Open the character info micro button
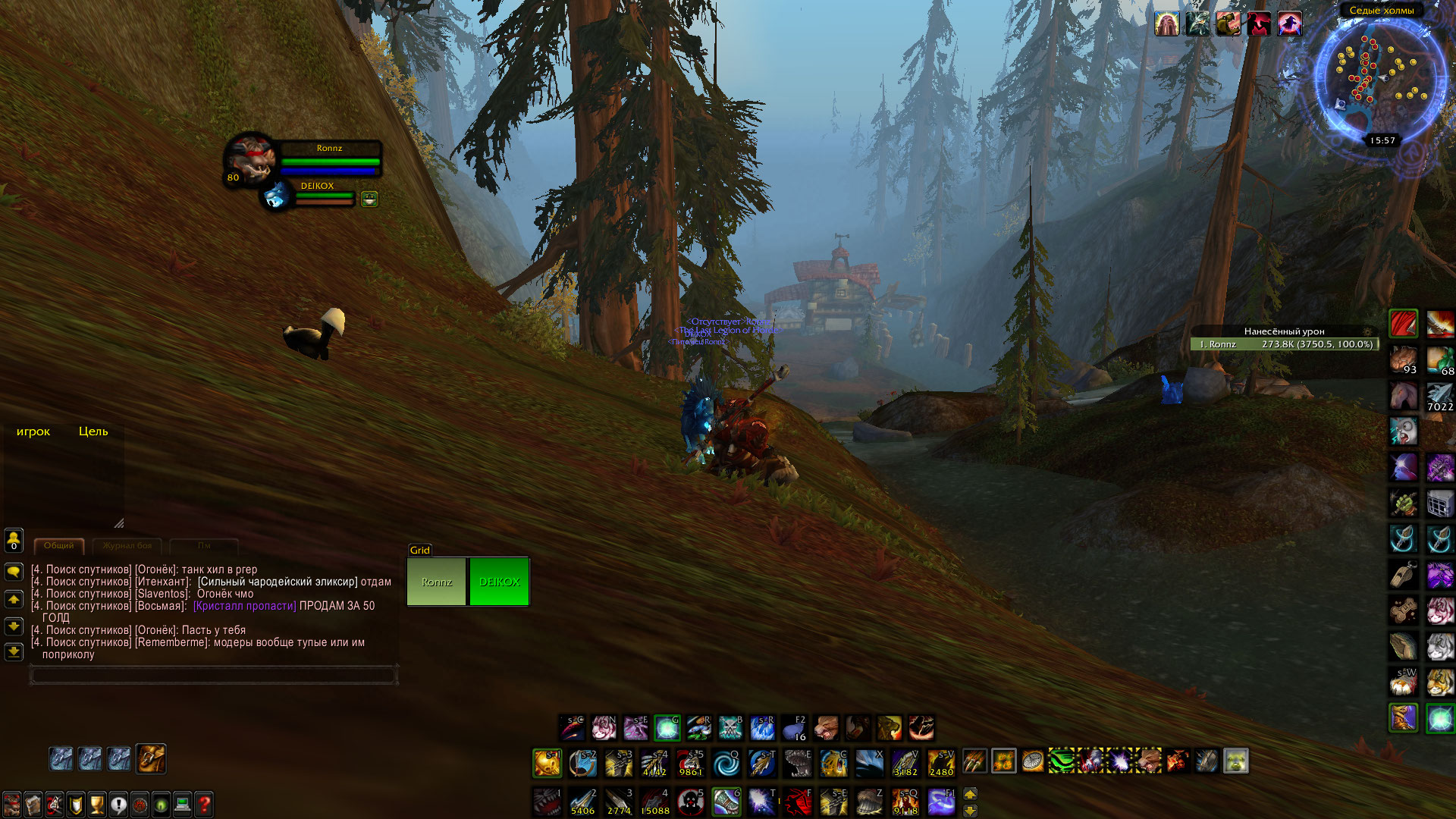Screen dimensions: 1456x819 click(x=12, y=804)
